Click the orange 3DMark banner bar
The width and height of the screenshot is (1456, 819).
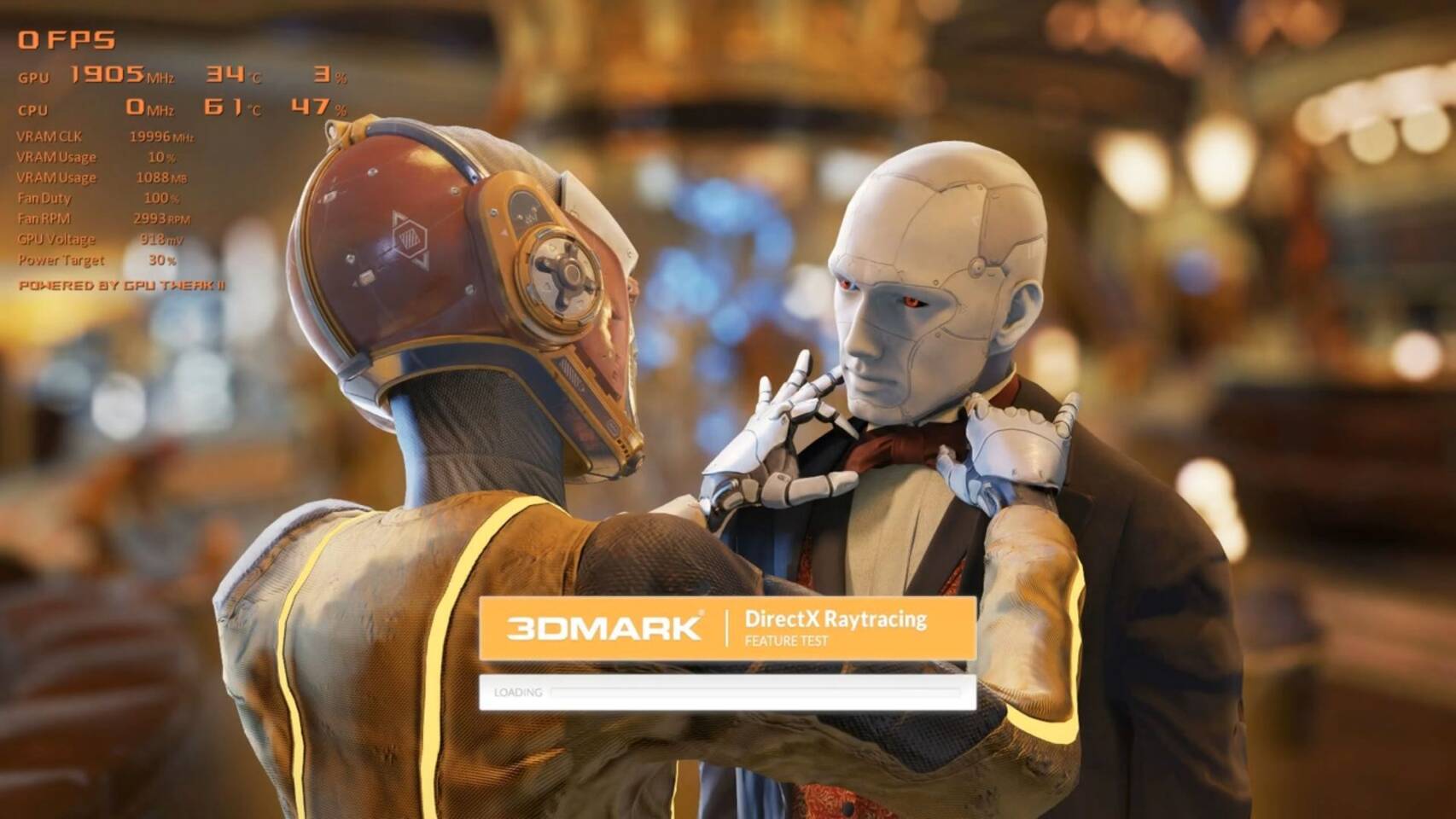(x=730, y=626)
